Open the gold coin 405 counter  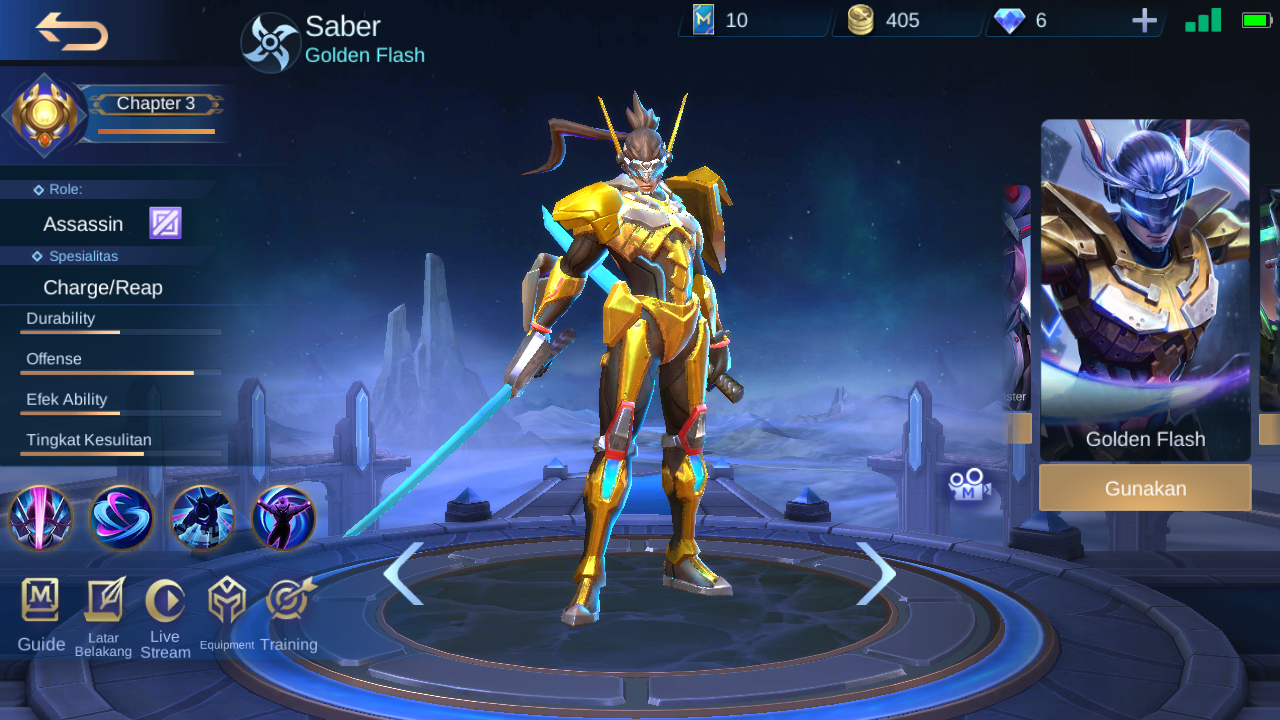tap(900, 18)
